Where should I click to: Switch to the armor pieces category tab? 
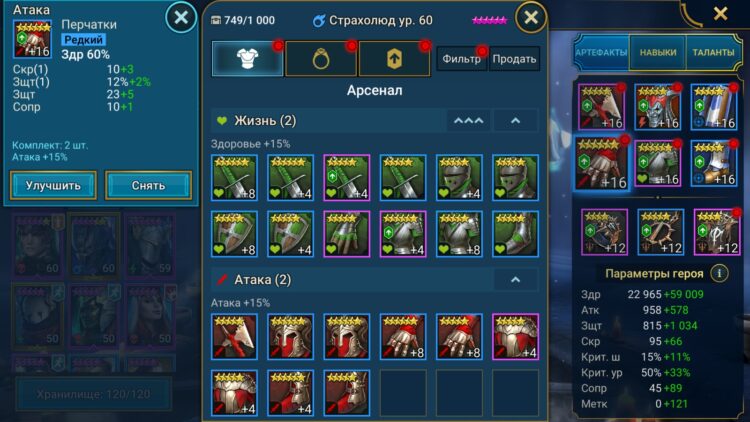246,59
